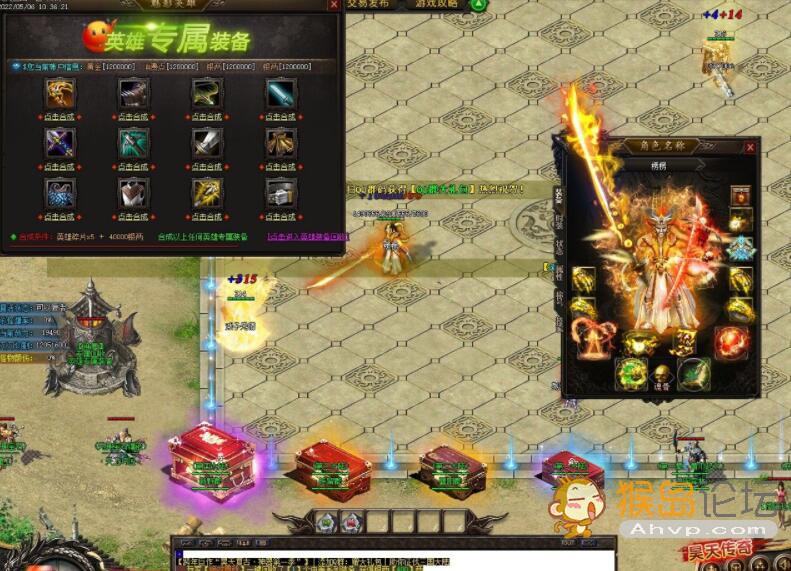Click the skull 魂骨 slot

pos(660,372)
